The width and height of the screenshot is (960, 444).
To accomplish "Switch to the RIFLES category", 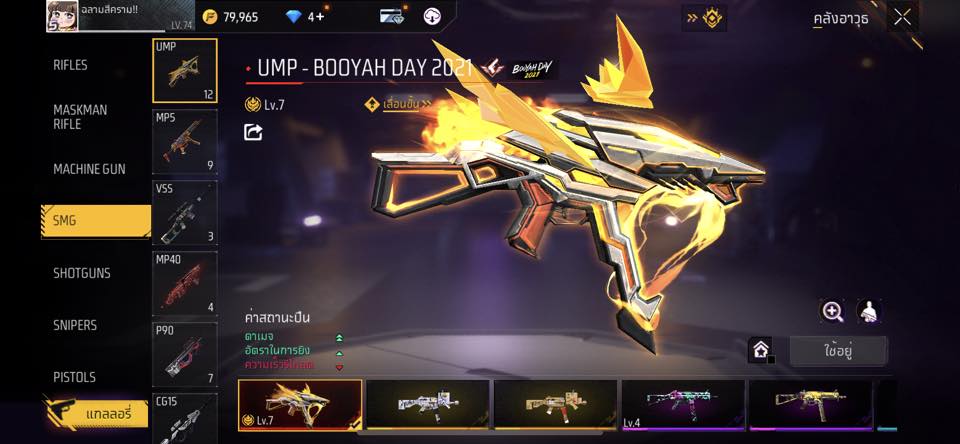I will click(x=71, y=65).
